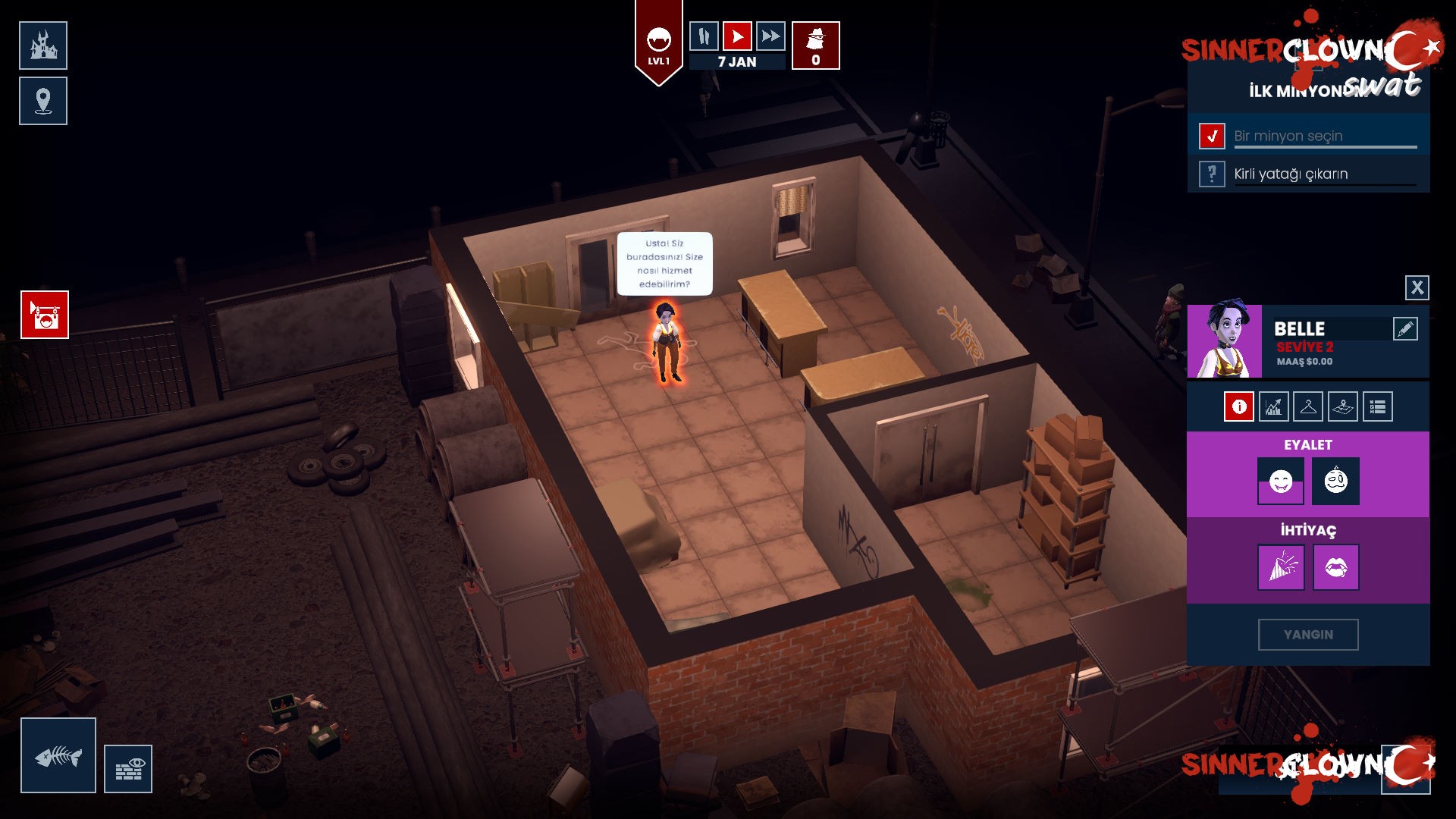Close the Belle minion panel

click(1417, 287)
